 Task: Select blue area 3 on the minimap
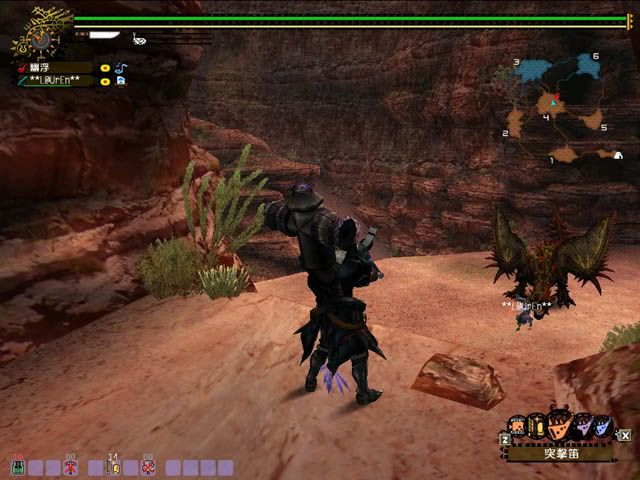click(x=530, y=71)
